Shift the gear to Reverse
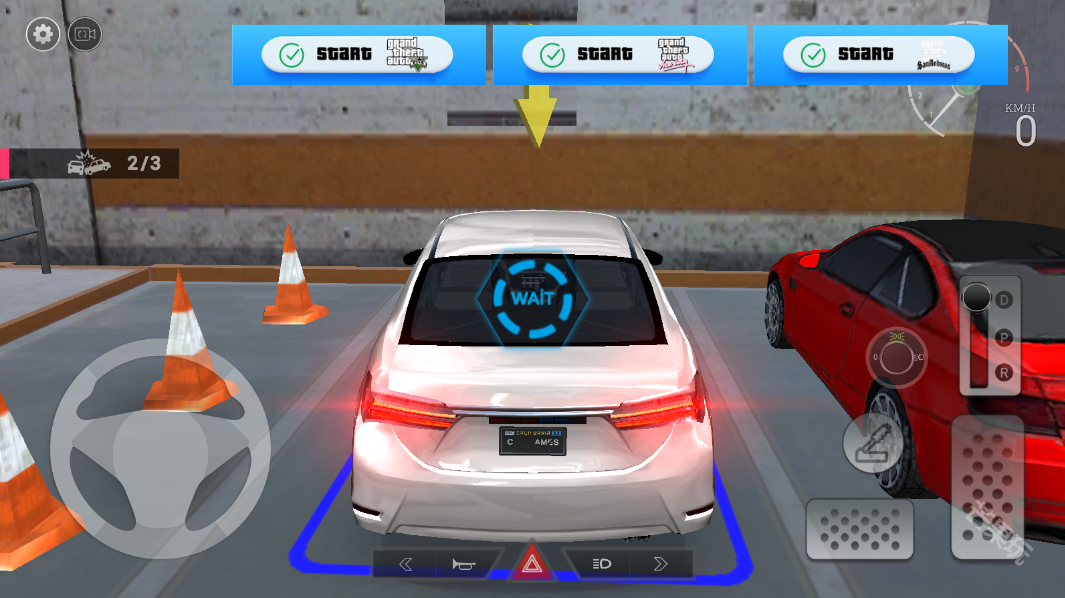This screenshot has height=598, width=1065. (1004, 372)
